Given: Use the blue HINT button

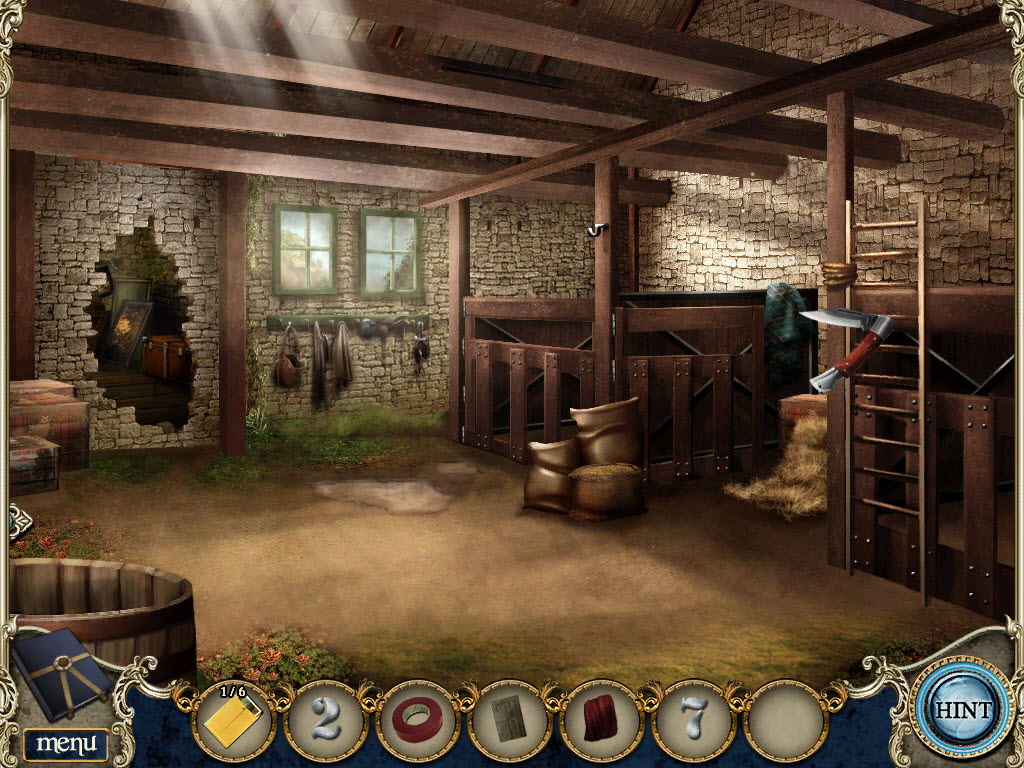Looking at the screenshot, I should pyautogui.click(x=964, y=711).
